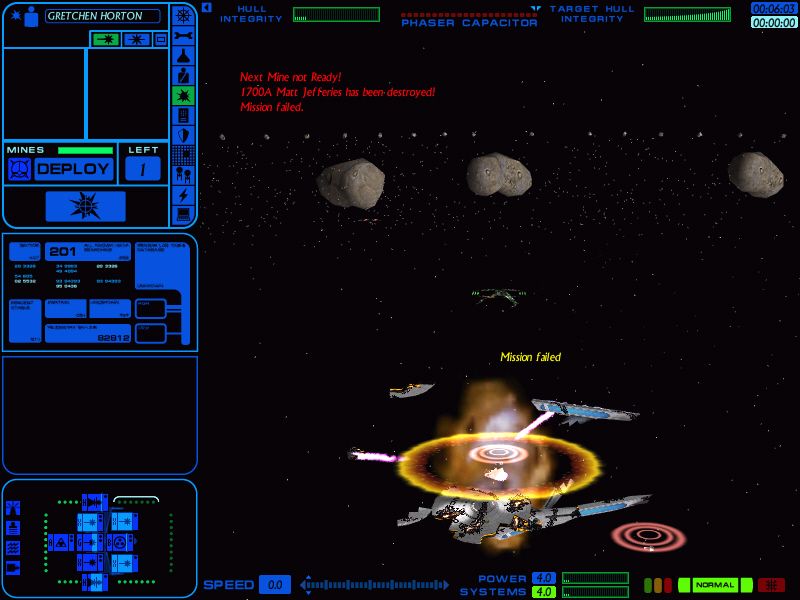Open the seated officer panel
This screenshot has width=800, height=600.
pos(184,76)
